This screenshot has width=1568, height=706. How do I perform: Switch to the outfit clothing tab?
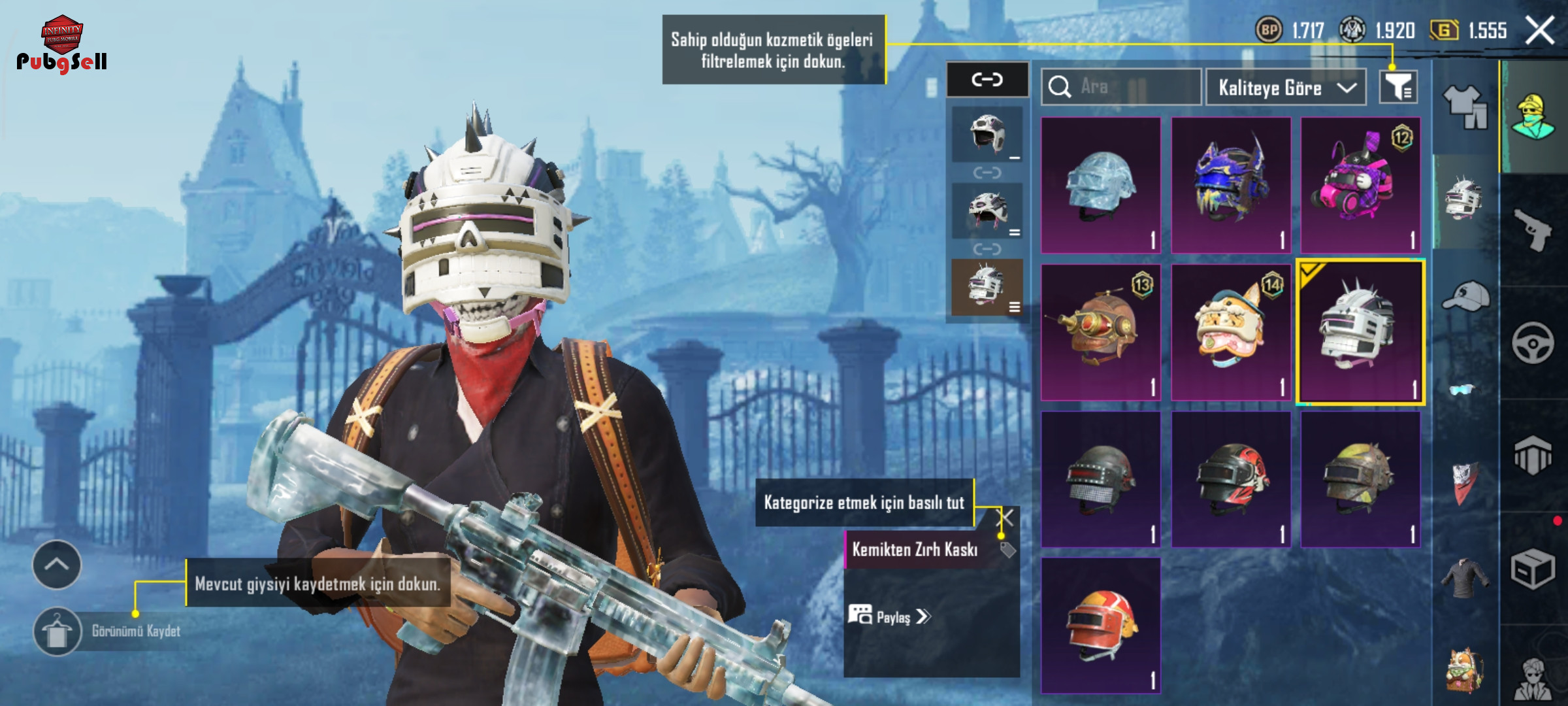1465,107
